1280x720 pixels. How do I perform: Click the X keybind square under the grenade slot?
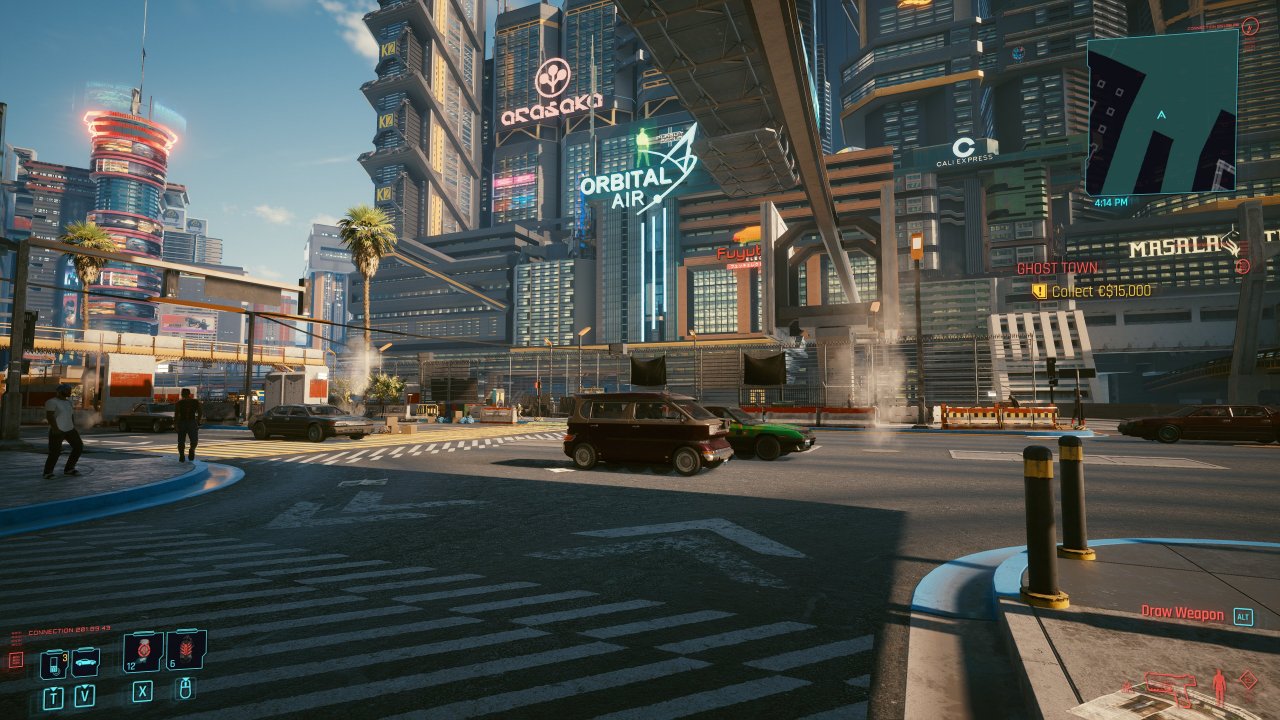tap(142, 692)
